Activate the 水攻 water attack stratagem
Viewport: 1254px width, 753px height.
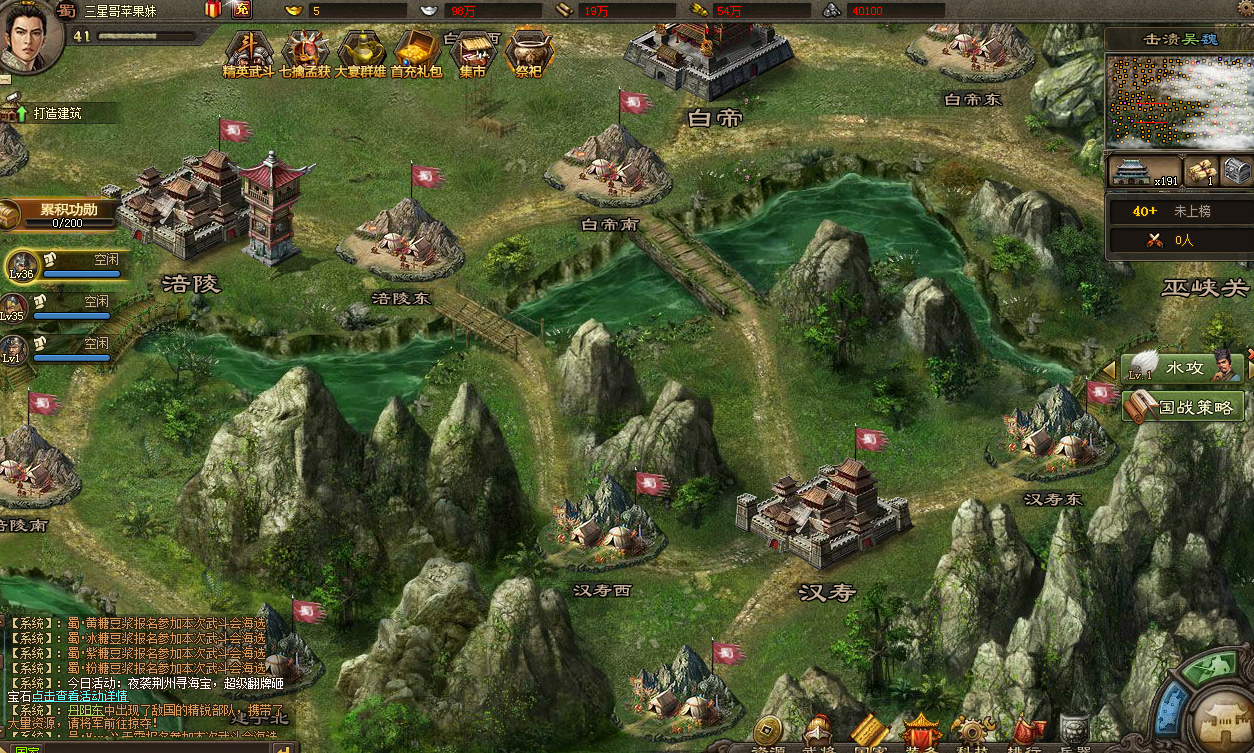1181,368
